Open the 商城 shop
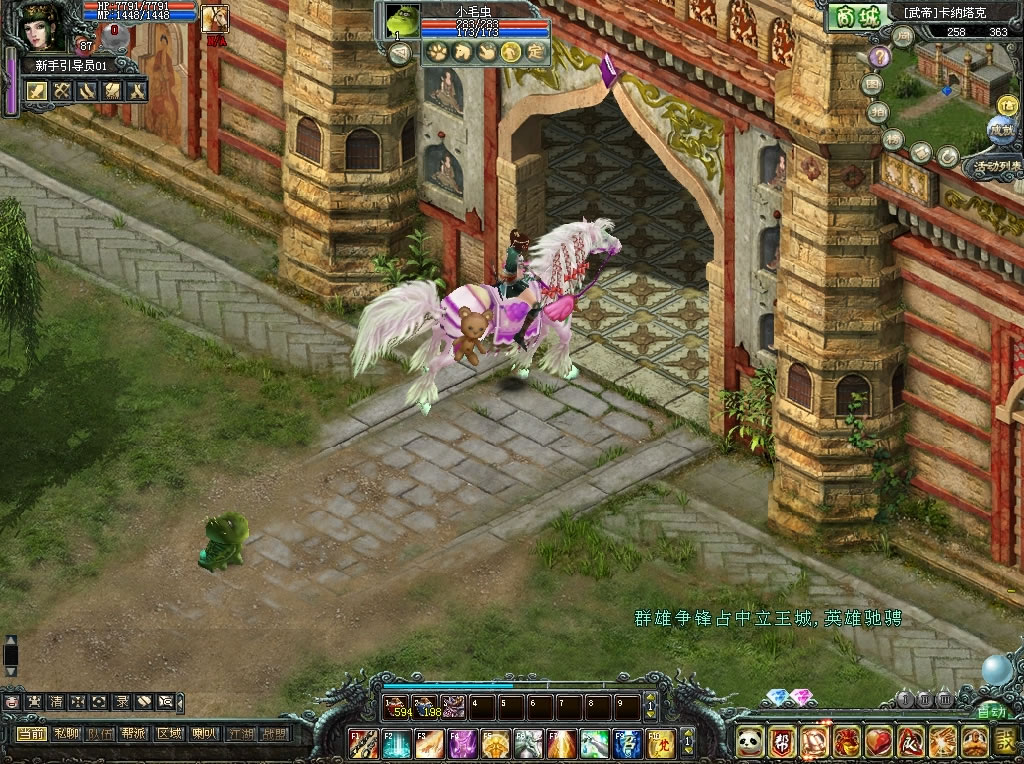The width and height of the screenshot is (1024, 764). [x=853, y=17]
